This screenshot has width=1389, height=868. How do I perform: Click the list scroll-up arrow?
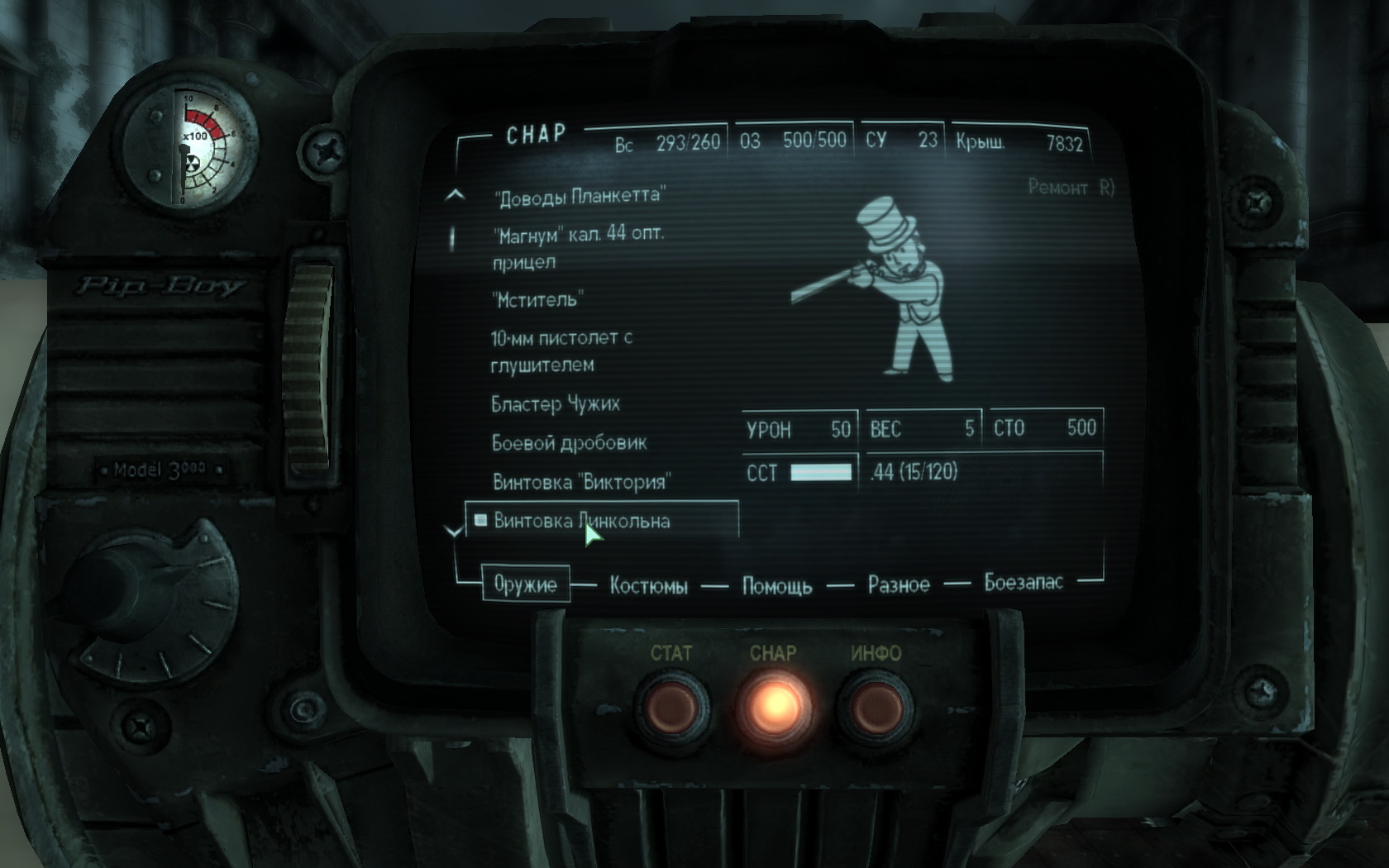click(455, 196)
